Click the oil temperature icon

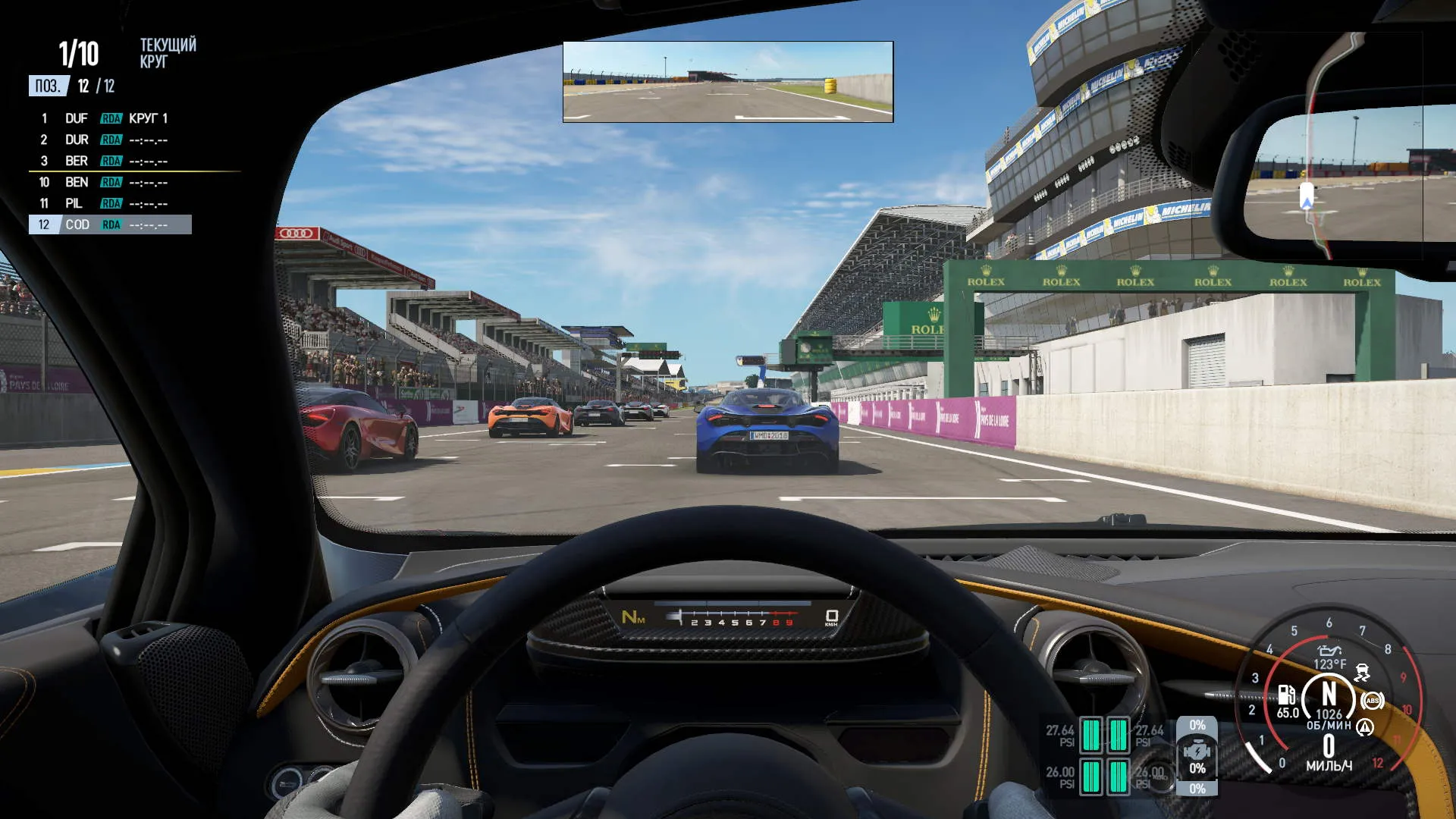click(1329, 651)
